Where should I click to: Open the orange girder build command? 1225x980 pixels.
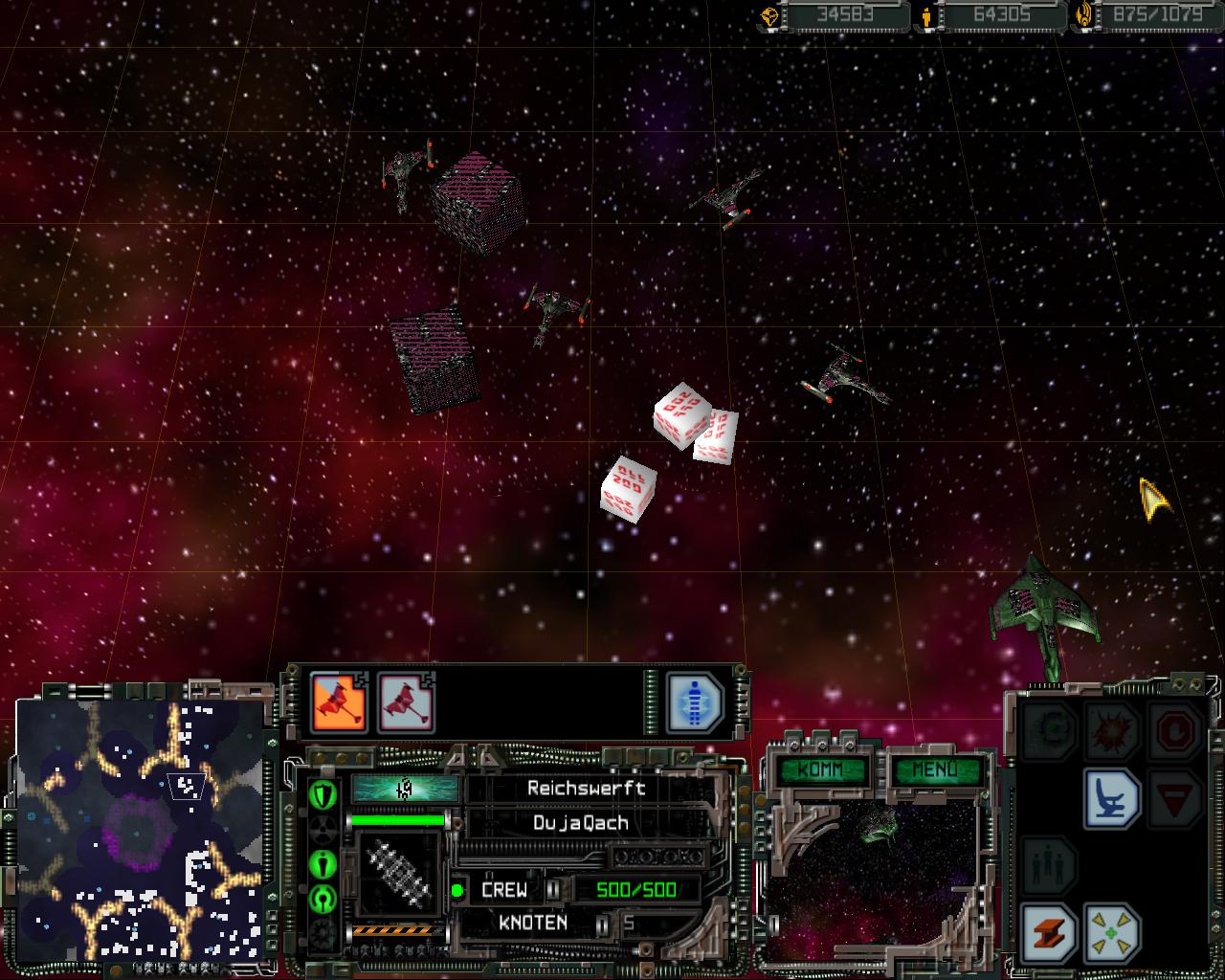pos(1049,932)
